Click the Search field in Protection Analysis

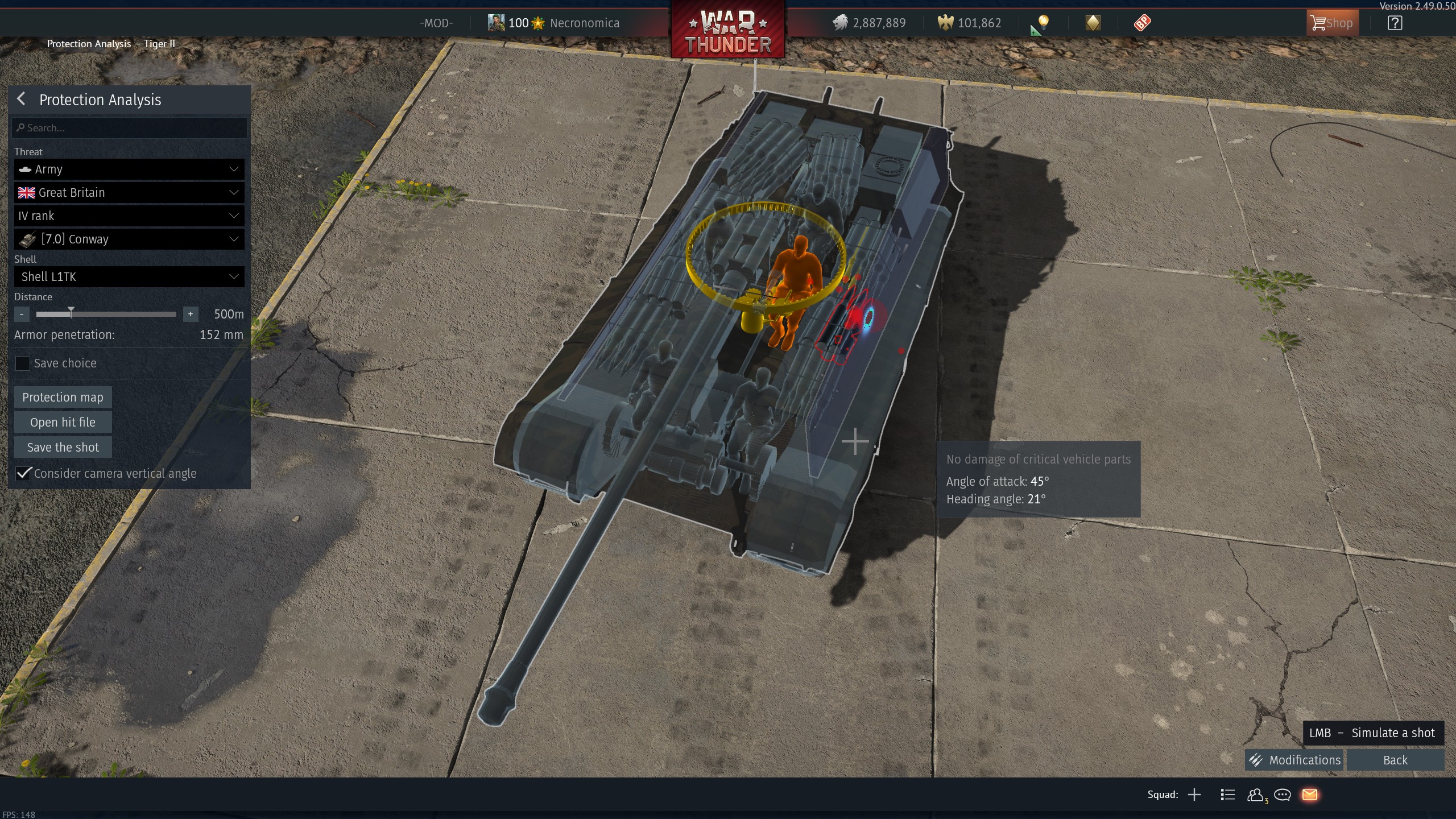coord(129,128)
